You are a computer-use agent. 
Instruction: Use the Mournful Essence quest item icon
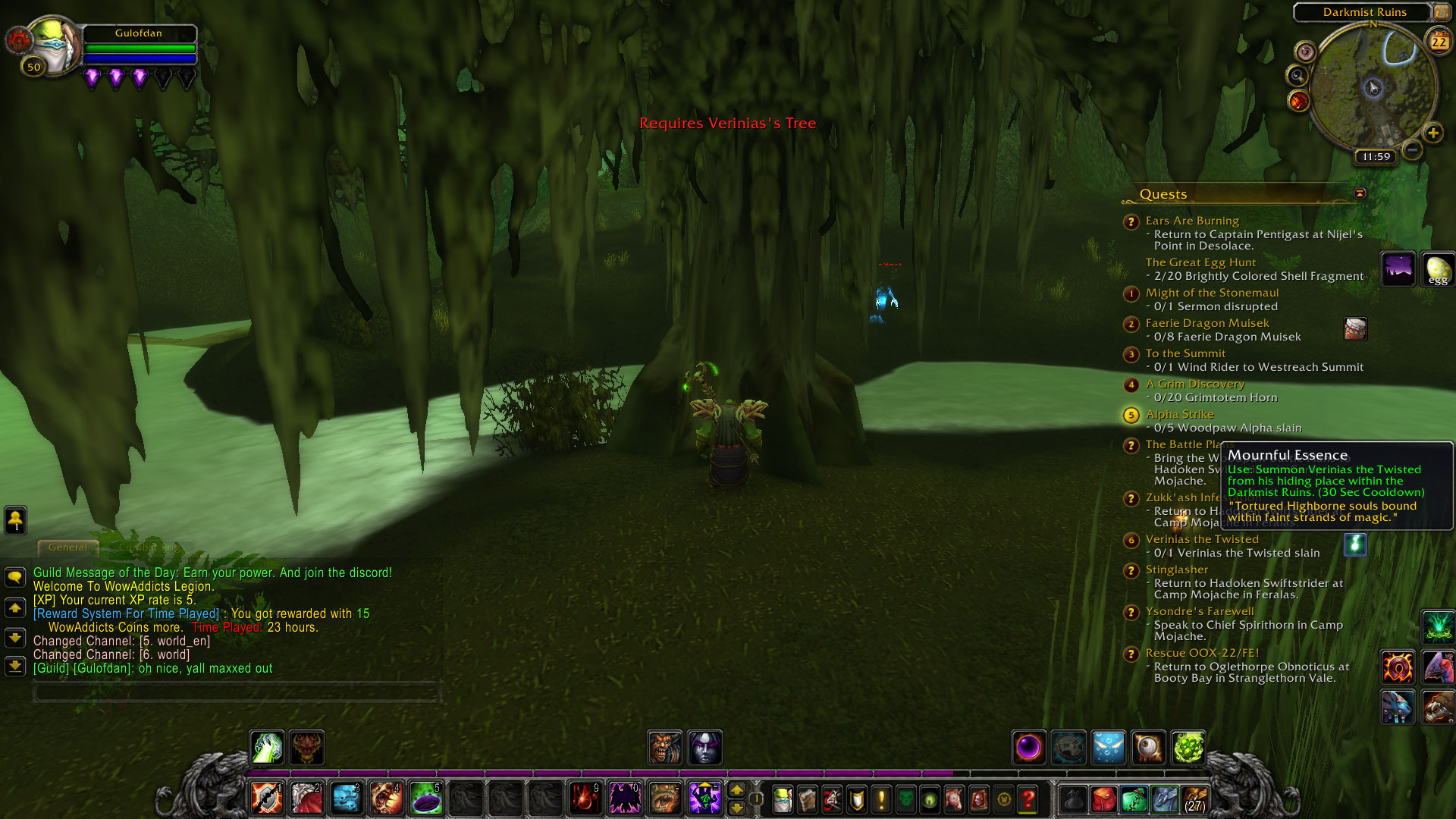coord(1355,544)
